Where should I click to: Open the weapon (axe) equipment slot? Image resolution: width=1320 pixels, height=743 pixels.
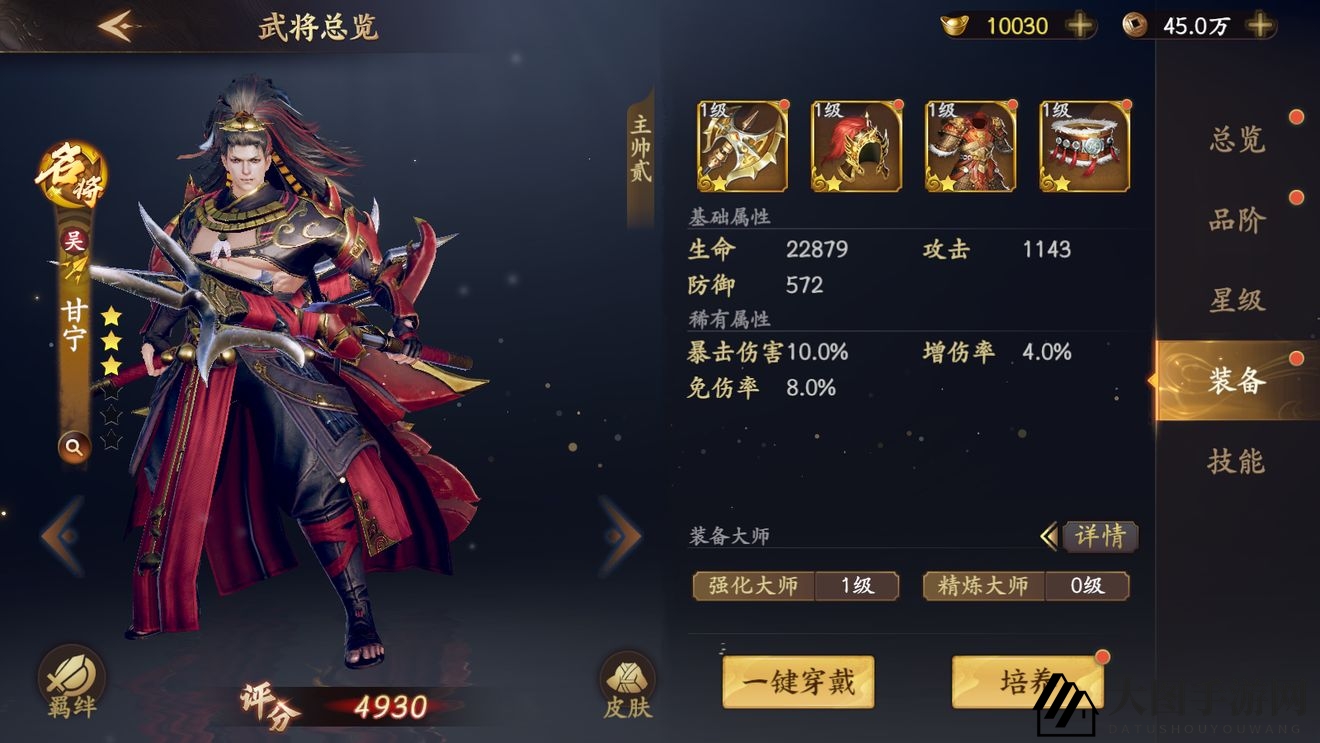(741, 145)
